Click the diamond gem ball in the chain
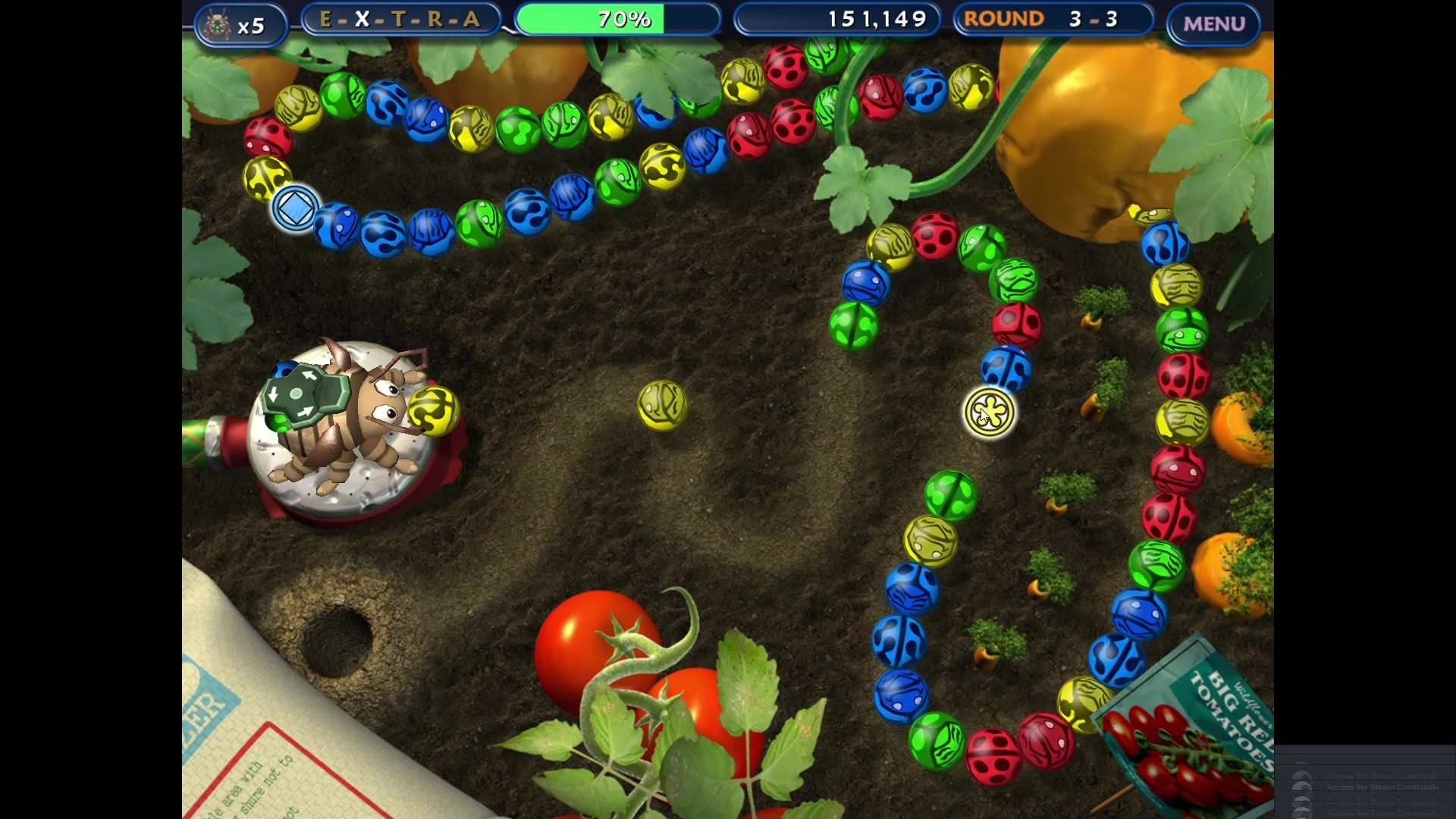The image size is (1456, 819). pos(294,209)
